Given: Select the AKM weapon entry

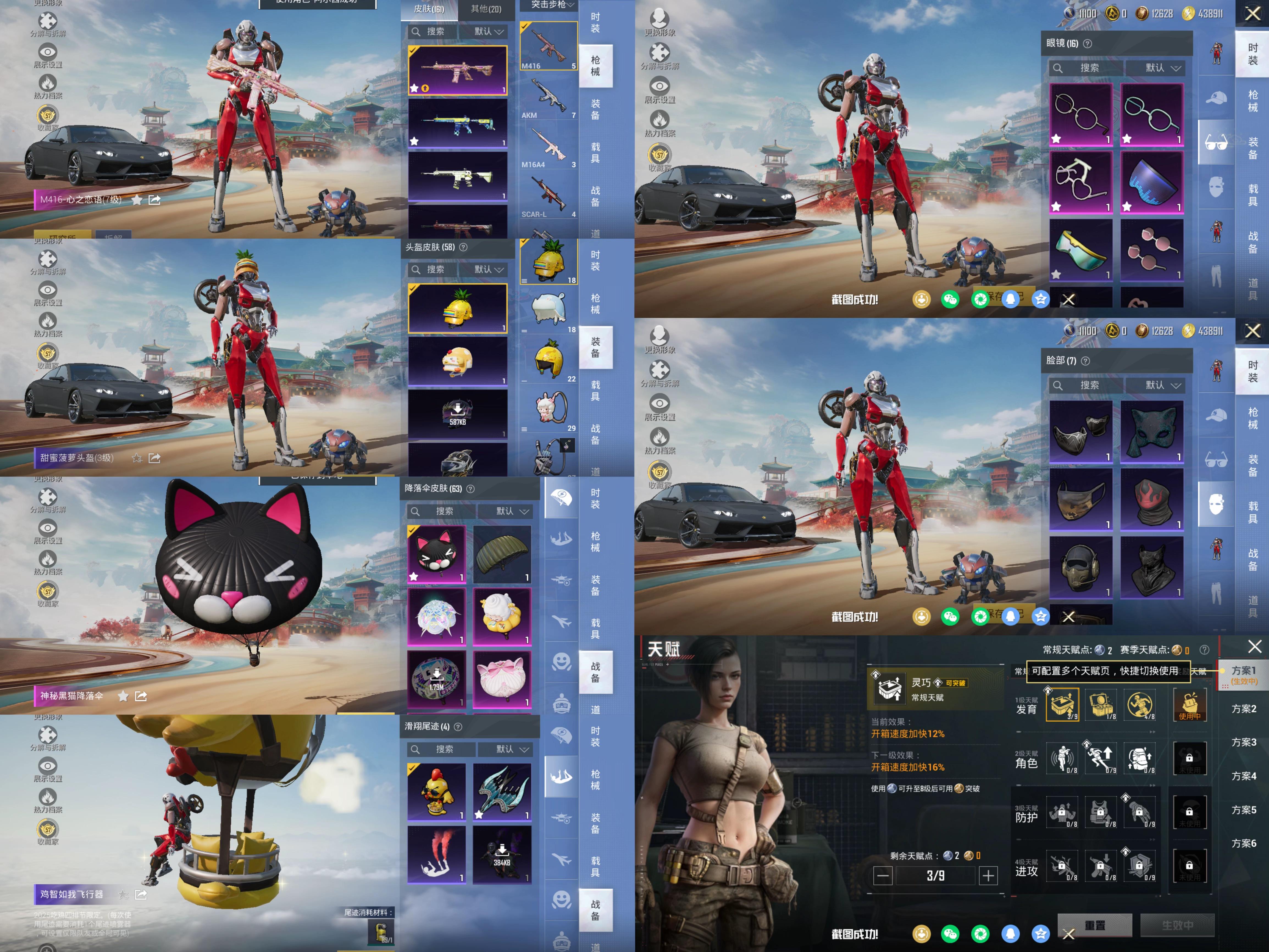Looking at the screenshot, I should point(548,97).
